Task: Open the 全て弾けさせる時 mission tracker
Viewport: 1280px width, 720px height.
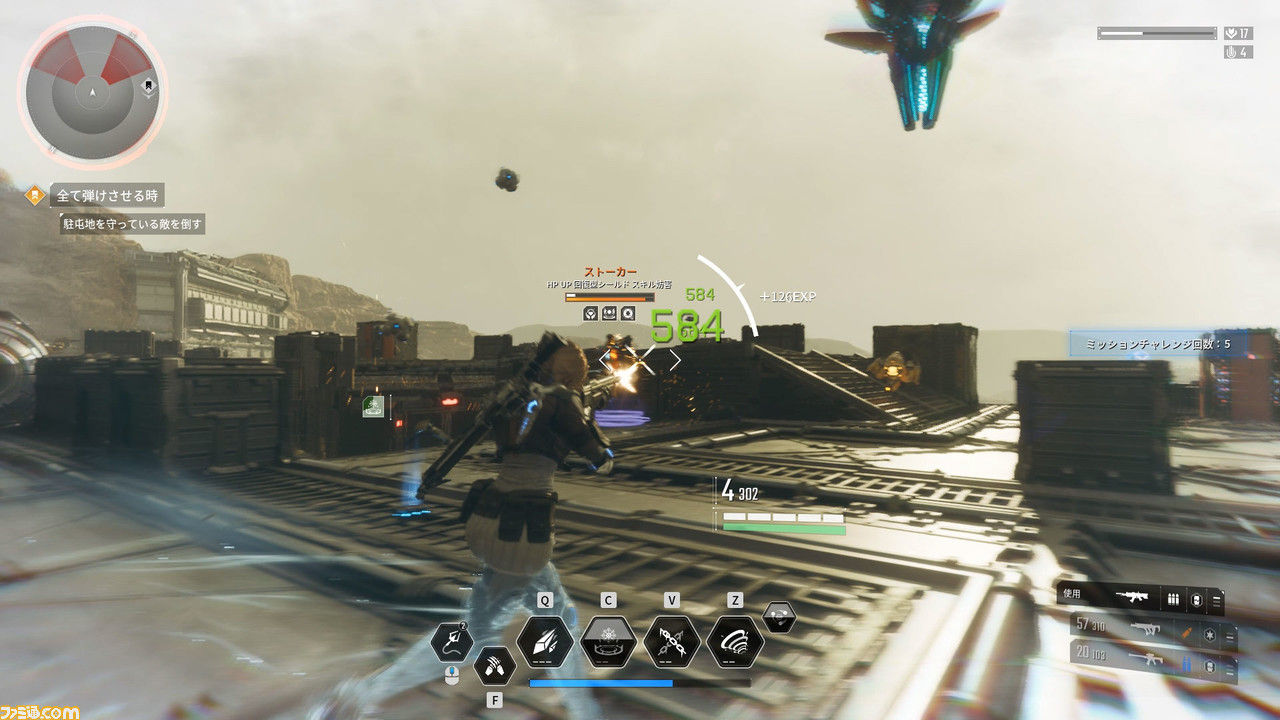Action: pos(107,195)
